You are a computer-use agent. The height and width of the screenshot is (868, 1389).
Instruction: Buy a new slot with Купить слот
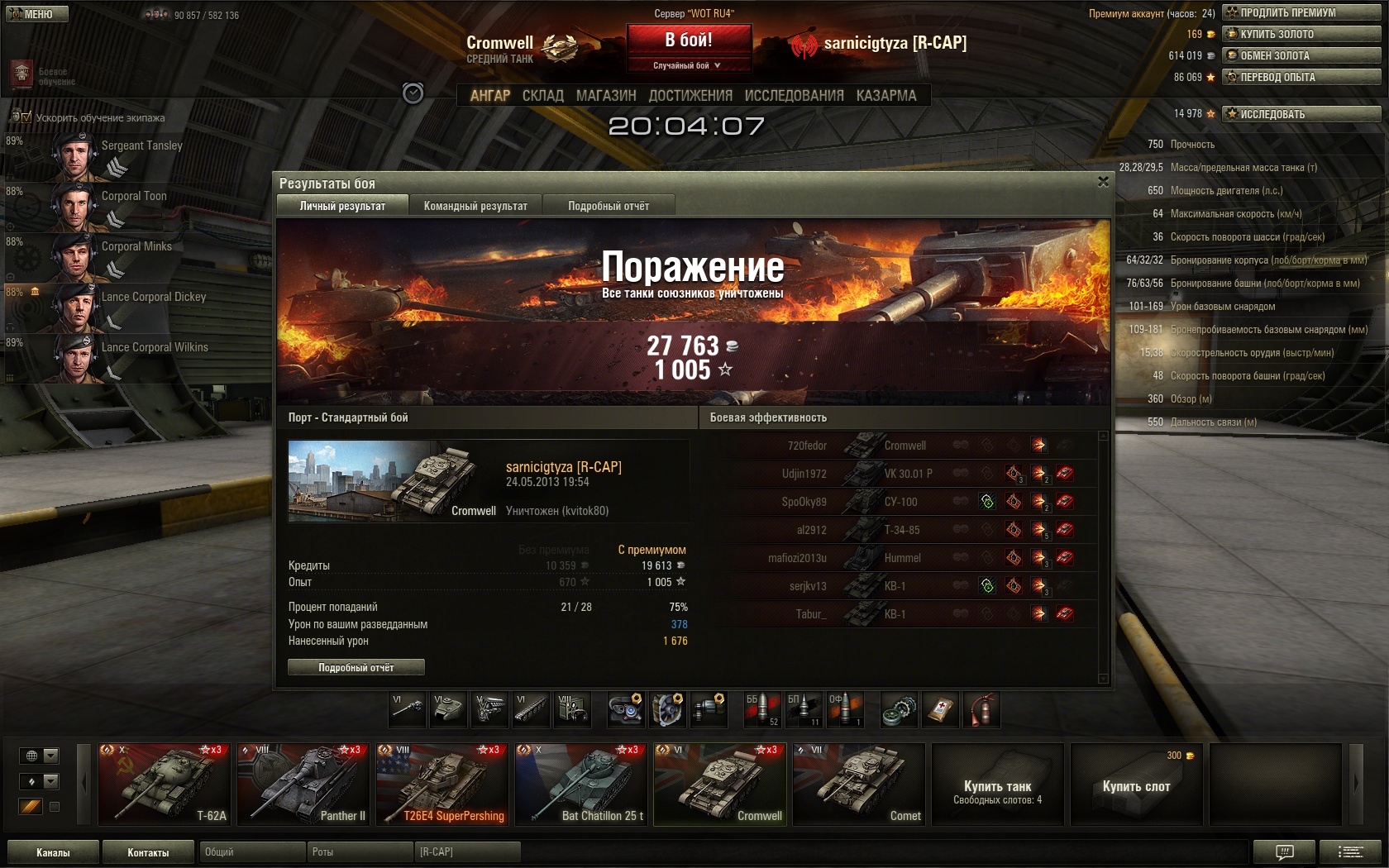1136,784
